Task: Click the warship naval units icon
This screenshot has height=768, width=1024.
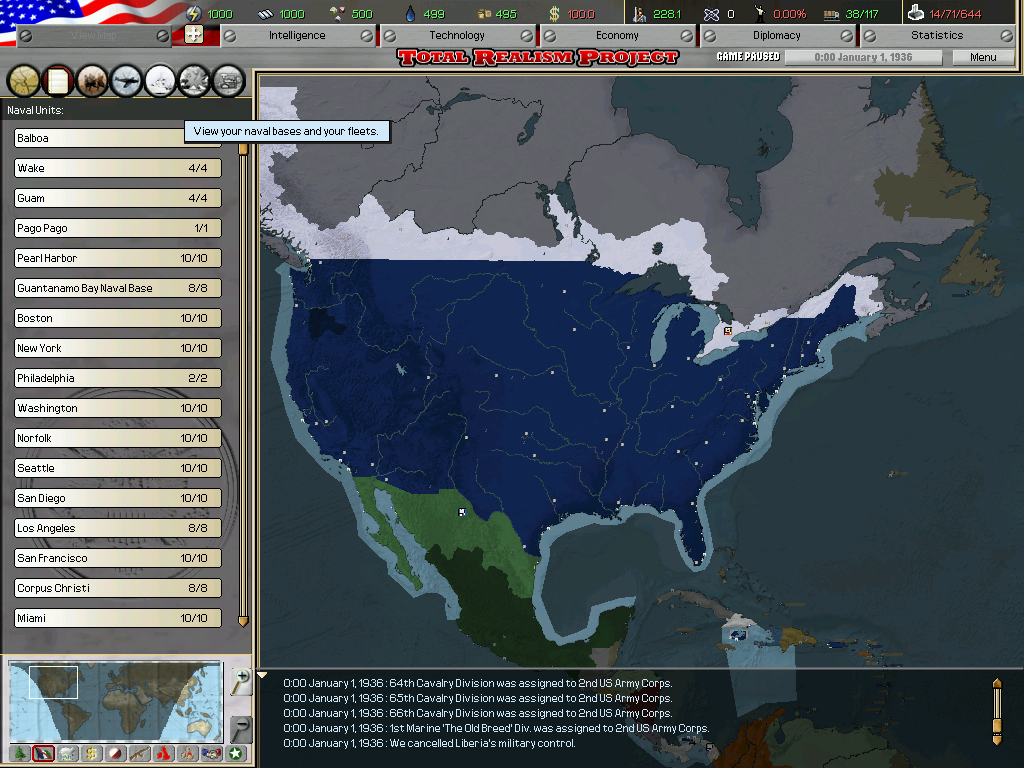Action: tap(161, 79)
